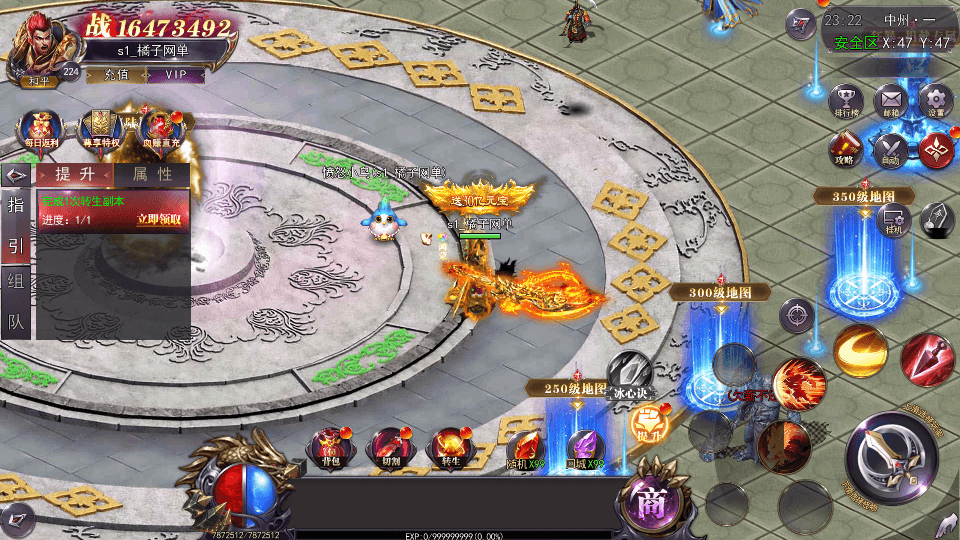Open the 尊享特权 privilege icon
This screenshot has width=960, height=540.
(100, 129)
